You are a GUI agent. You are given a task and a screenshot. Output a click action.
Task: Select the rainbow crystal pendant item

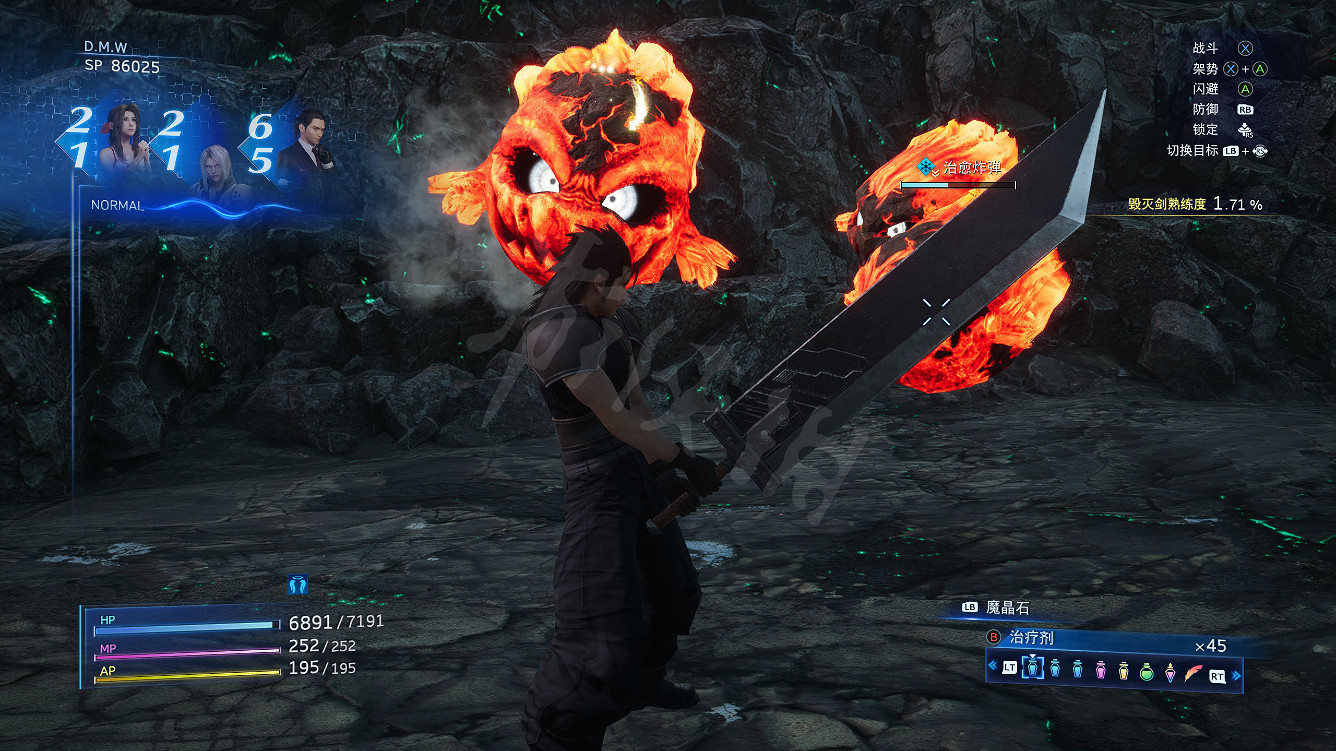pyautogui.click(x=1169, y=671)
